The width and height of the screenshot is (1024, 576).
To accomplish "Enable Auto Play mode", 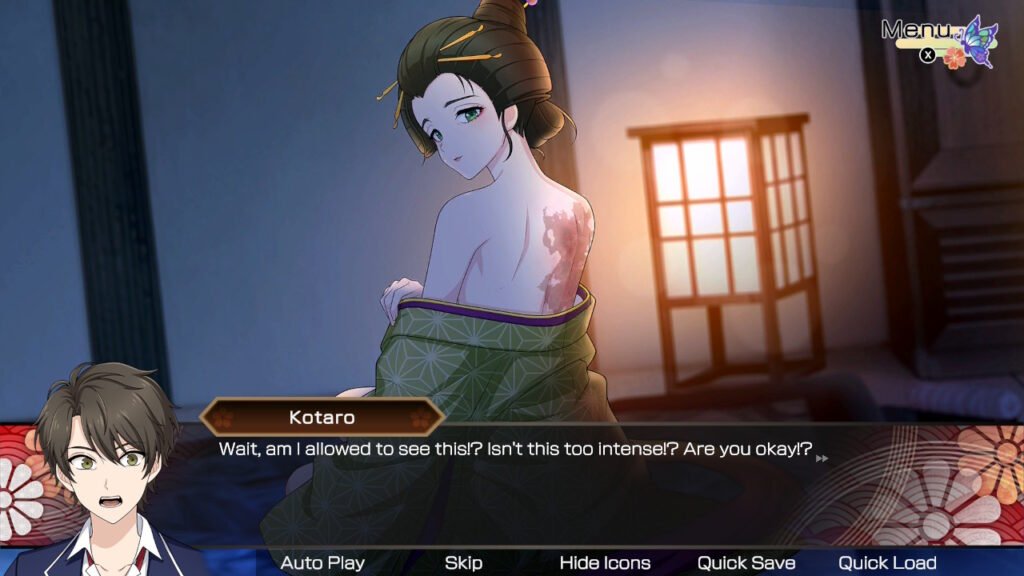I will tap(322, 563).
